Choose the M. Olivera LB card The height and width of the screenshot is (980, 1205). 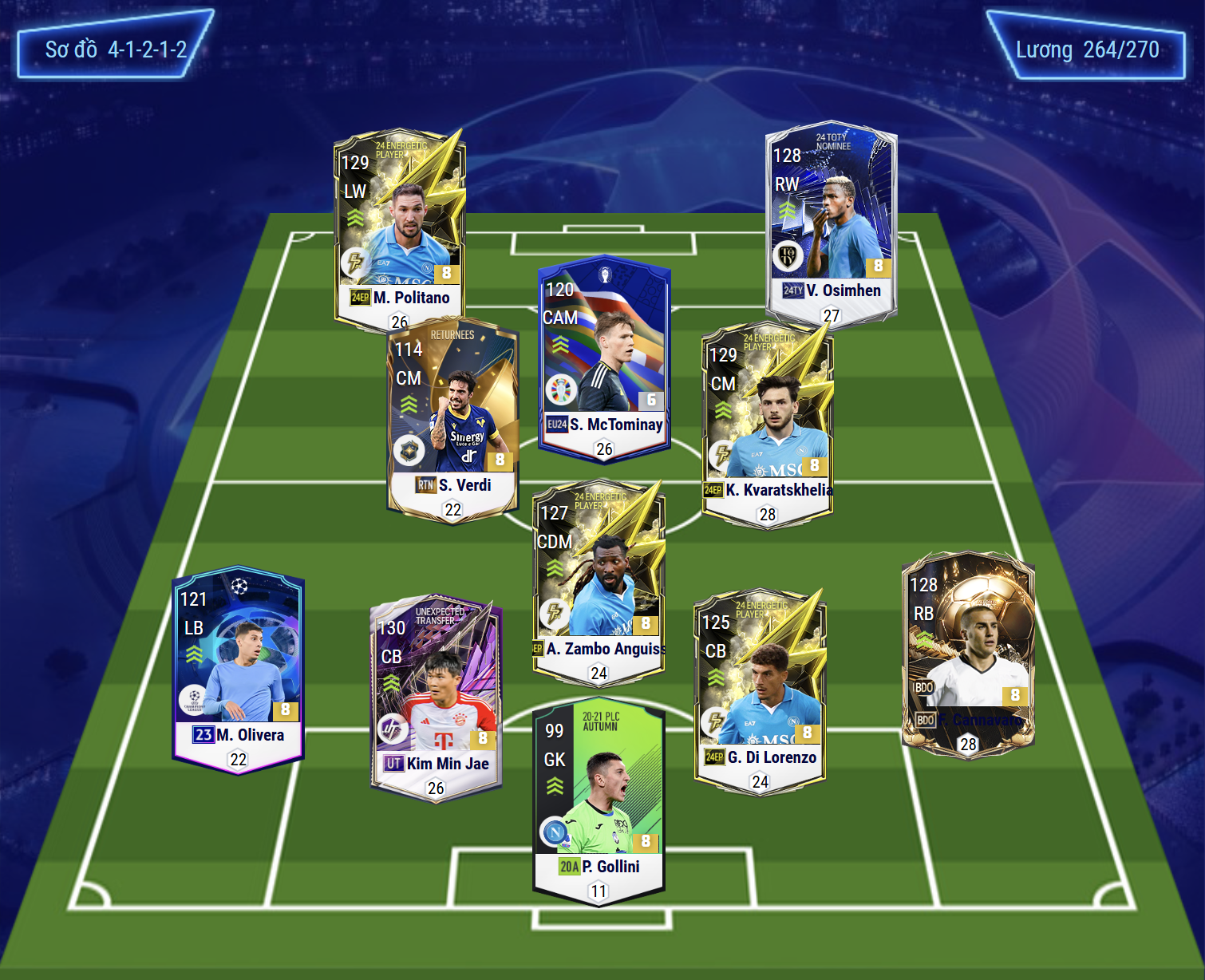[x=238, y=666]
